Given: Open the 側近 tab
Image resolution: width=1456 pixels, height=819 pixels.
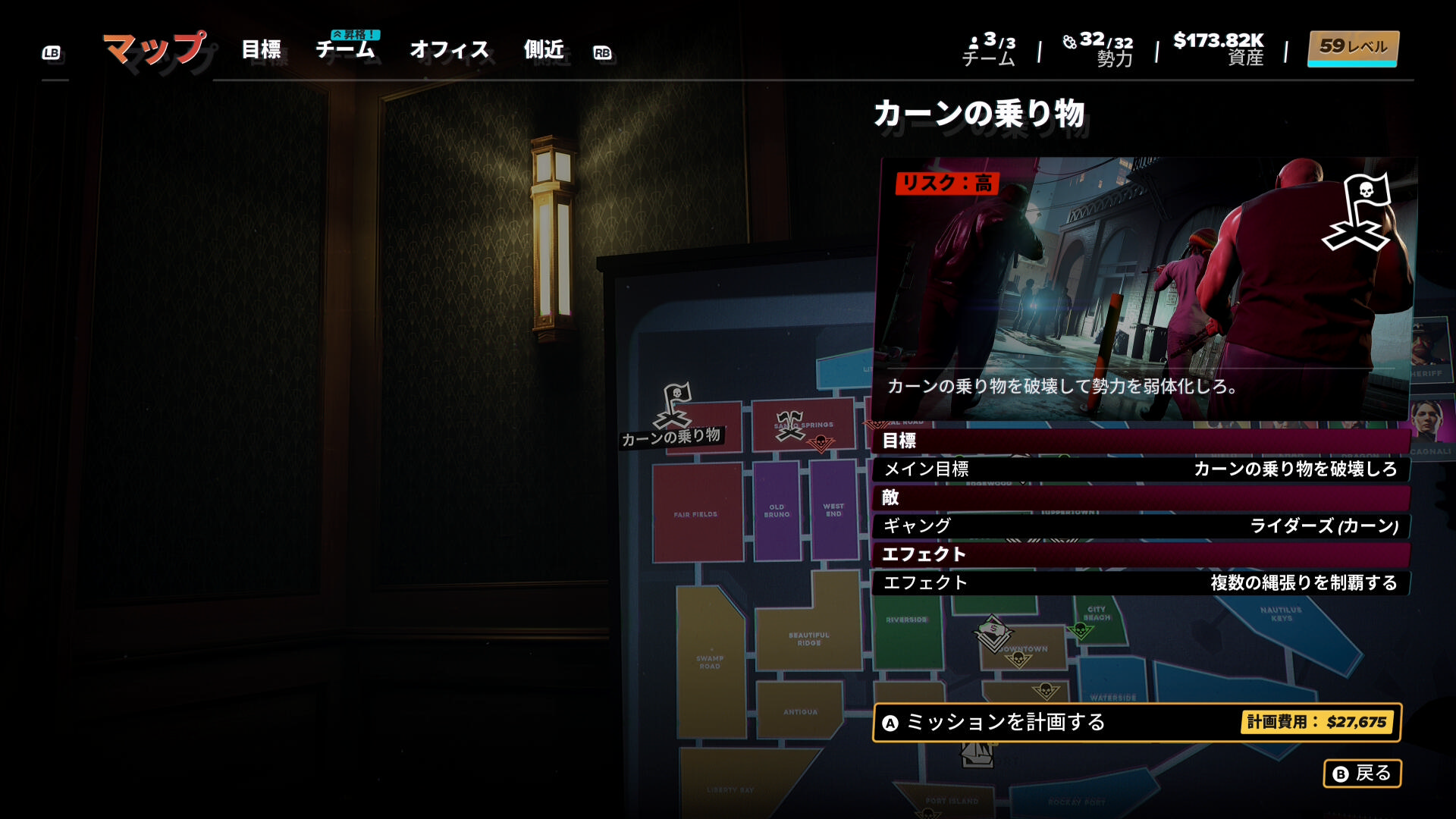Looking at the screenshot, I should tap(544, 50).
